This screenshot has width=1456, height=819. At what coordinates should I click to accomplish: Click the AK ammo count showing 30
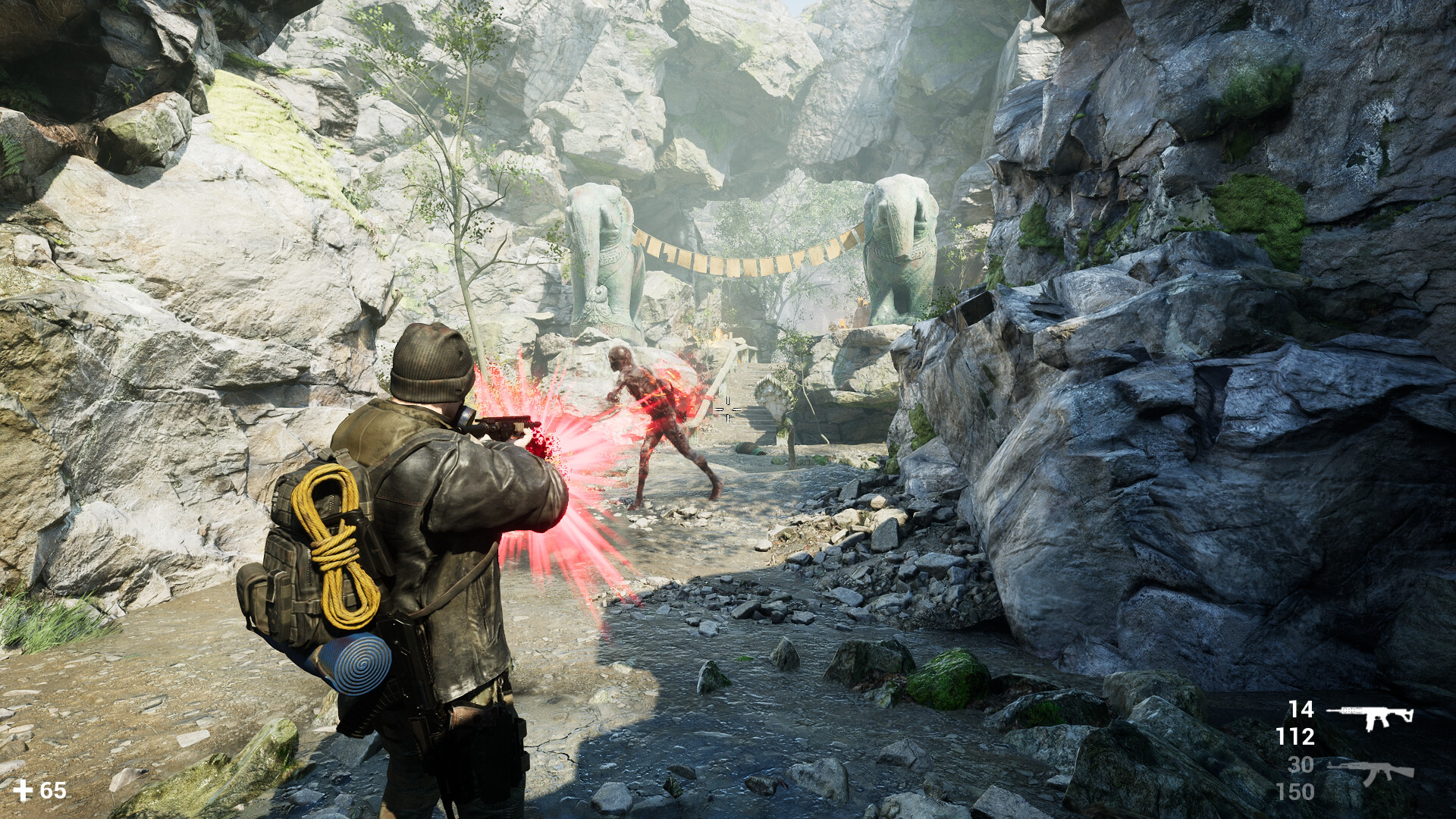(x=1300, y=764)
